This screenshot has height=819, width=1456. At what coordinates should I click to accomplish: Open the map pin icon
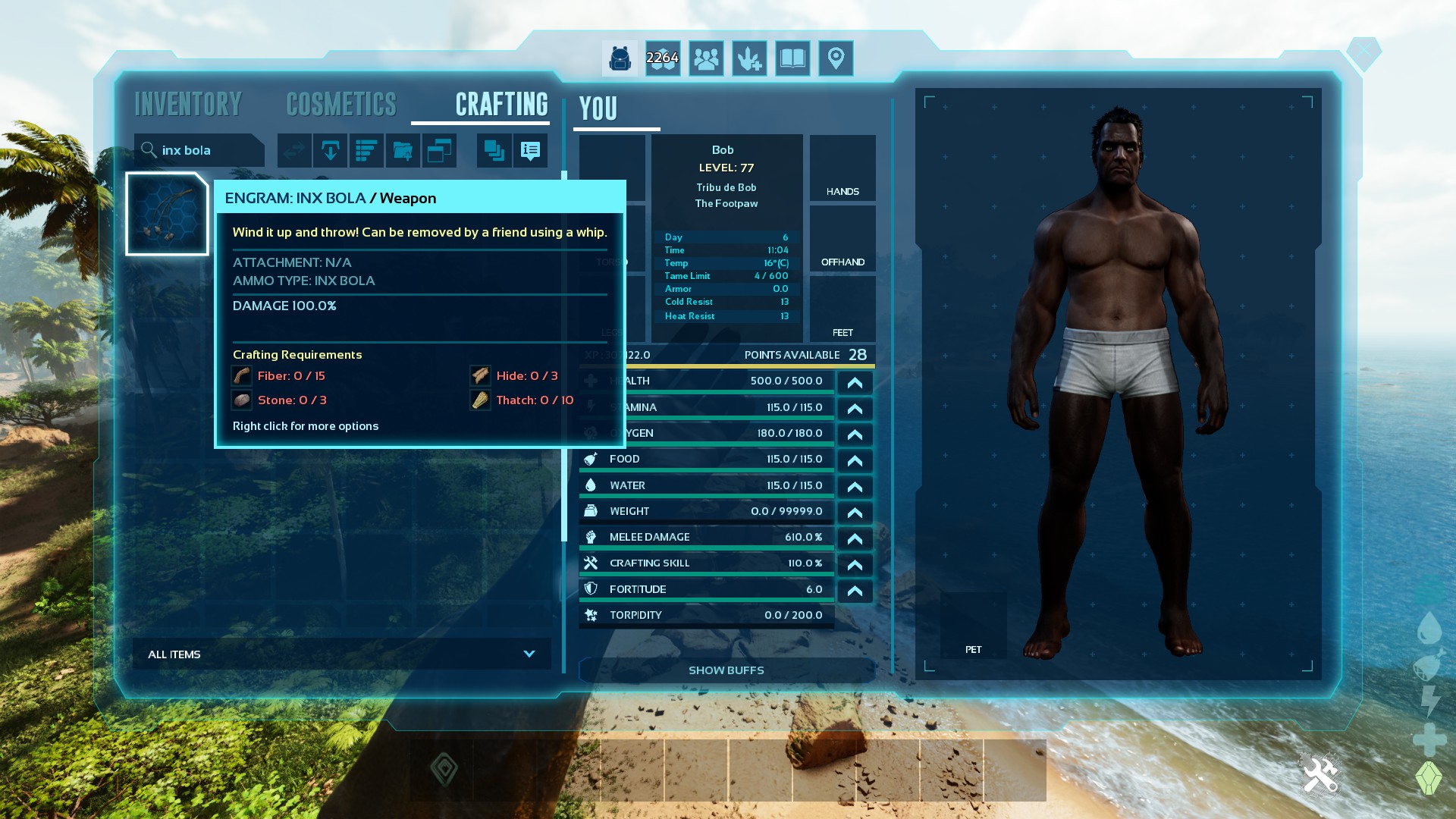point(836,58)
